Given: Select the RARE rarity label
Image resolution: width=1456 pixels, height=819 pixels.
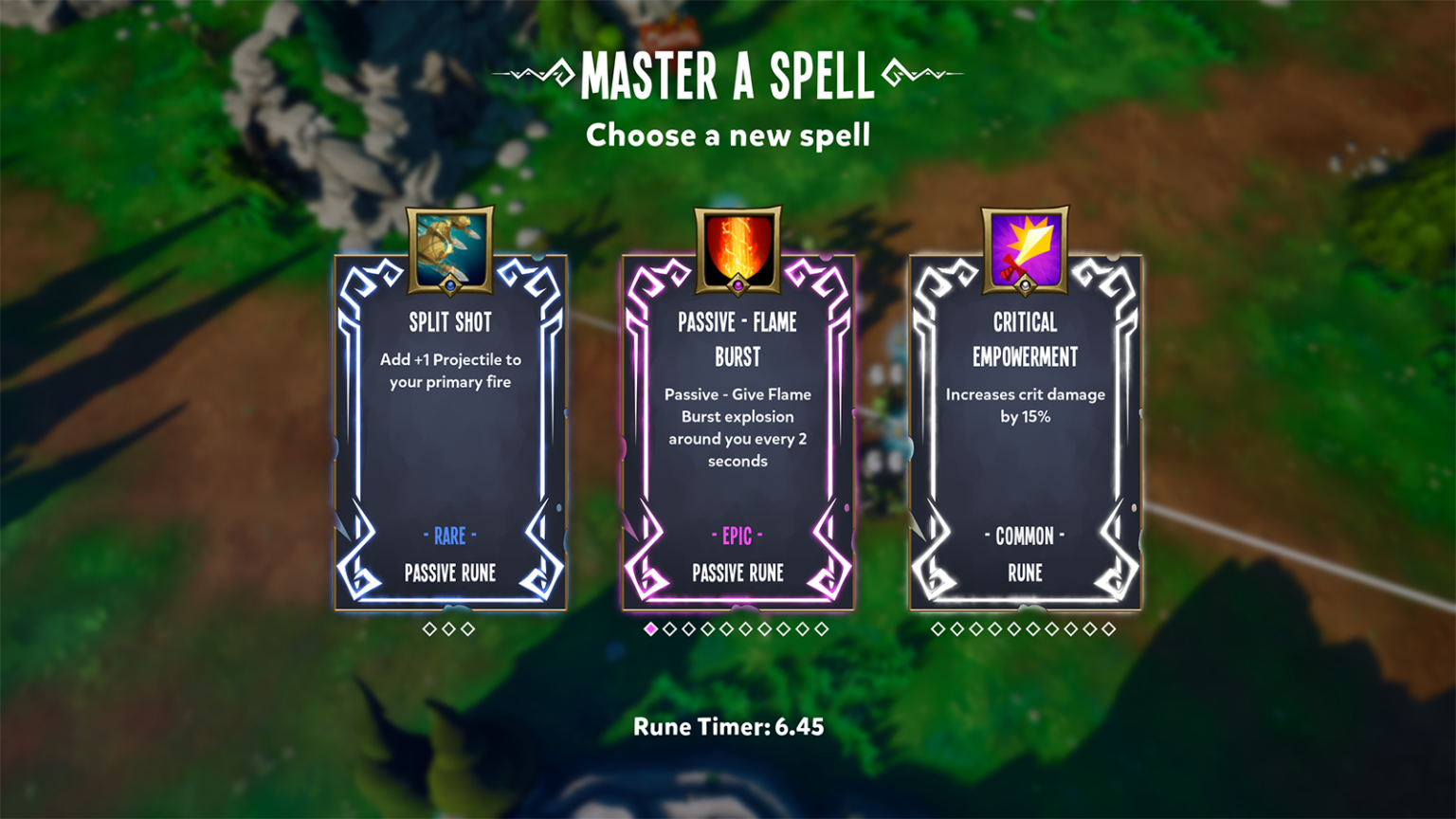Looking at the screenshot, I should pos(450,537).
